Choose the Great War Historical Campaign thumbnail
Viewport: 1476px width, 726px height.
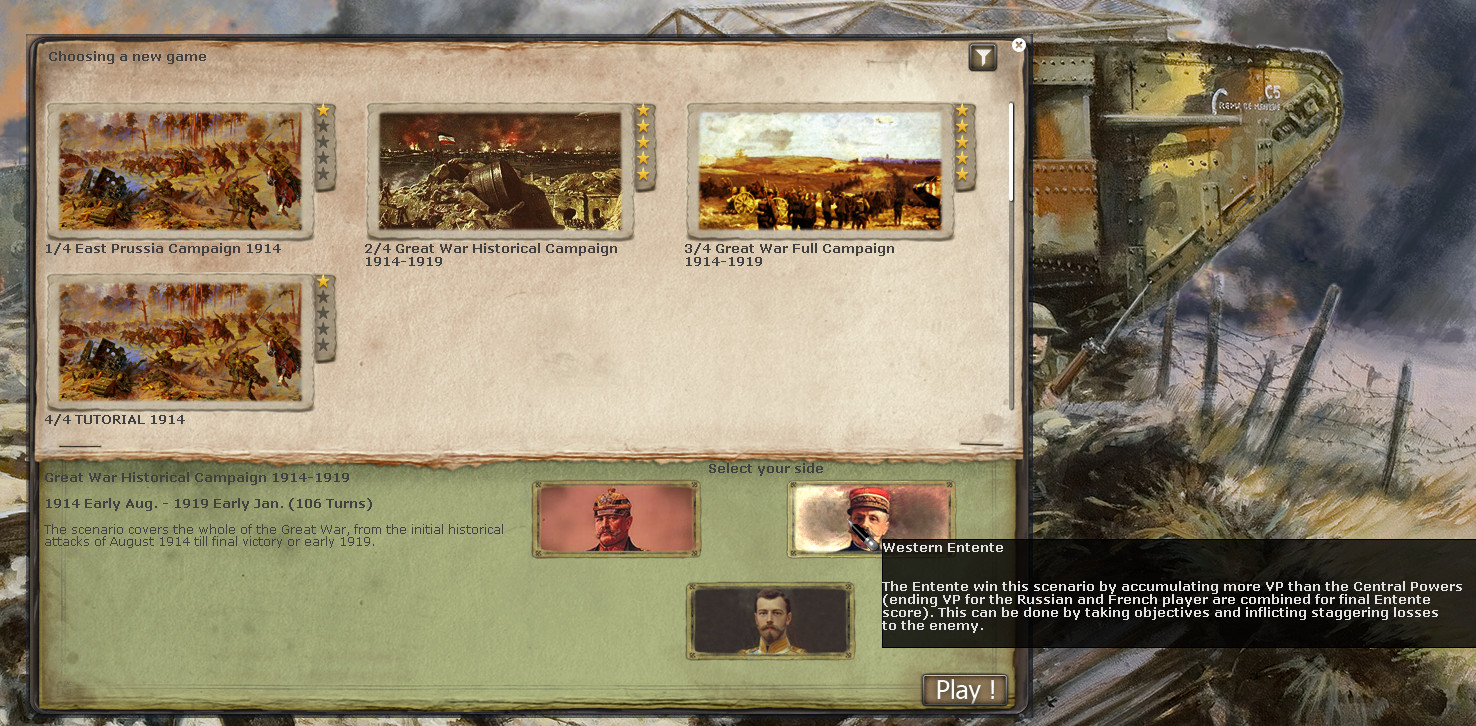click(500, 171)
